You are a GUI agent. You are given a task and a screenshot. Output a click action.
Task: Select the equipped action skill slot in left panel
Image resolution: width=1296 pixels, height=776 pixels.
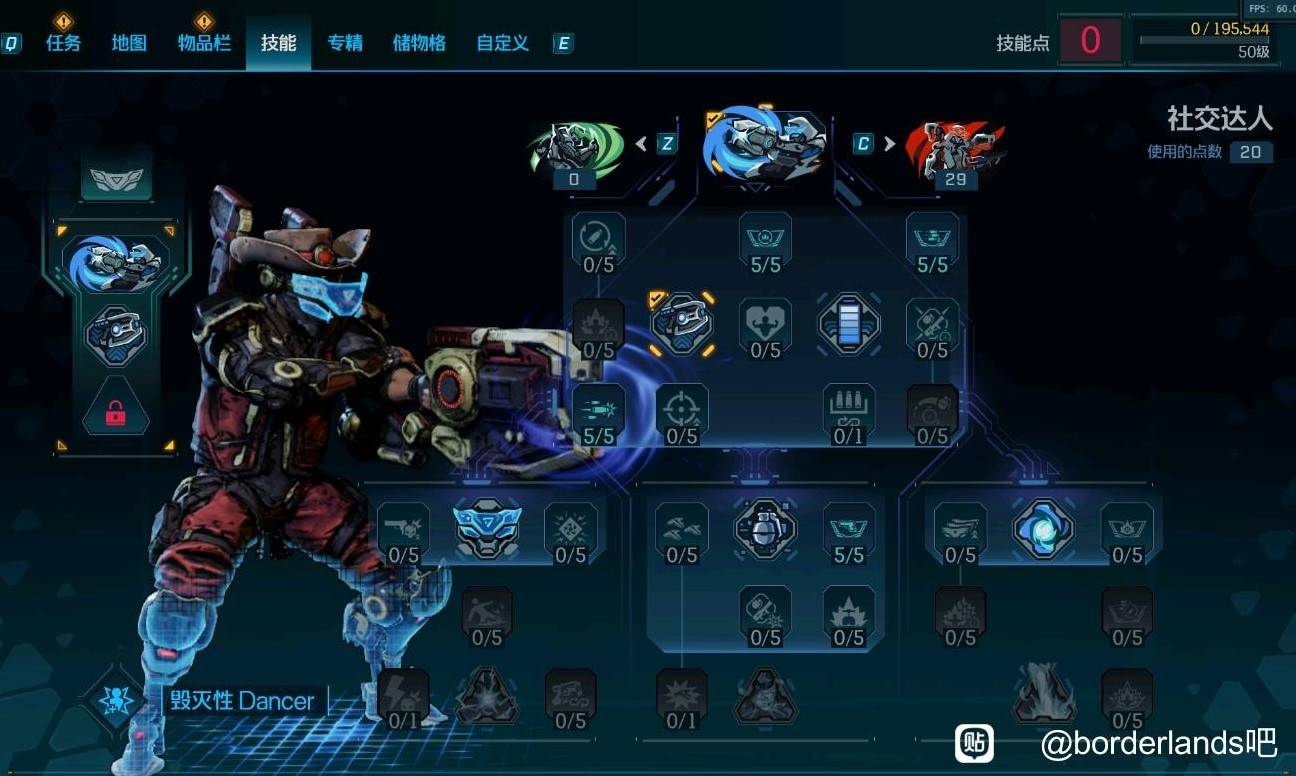coord(116,262)
